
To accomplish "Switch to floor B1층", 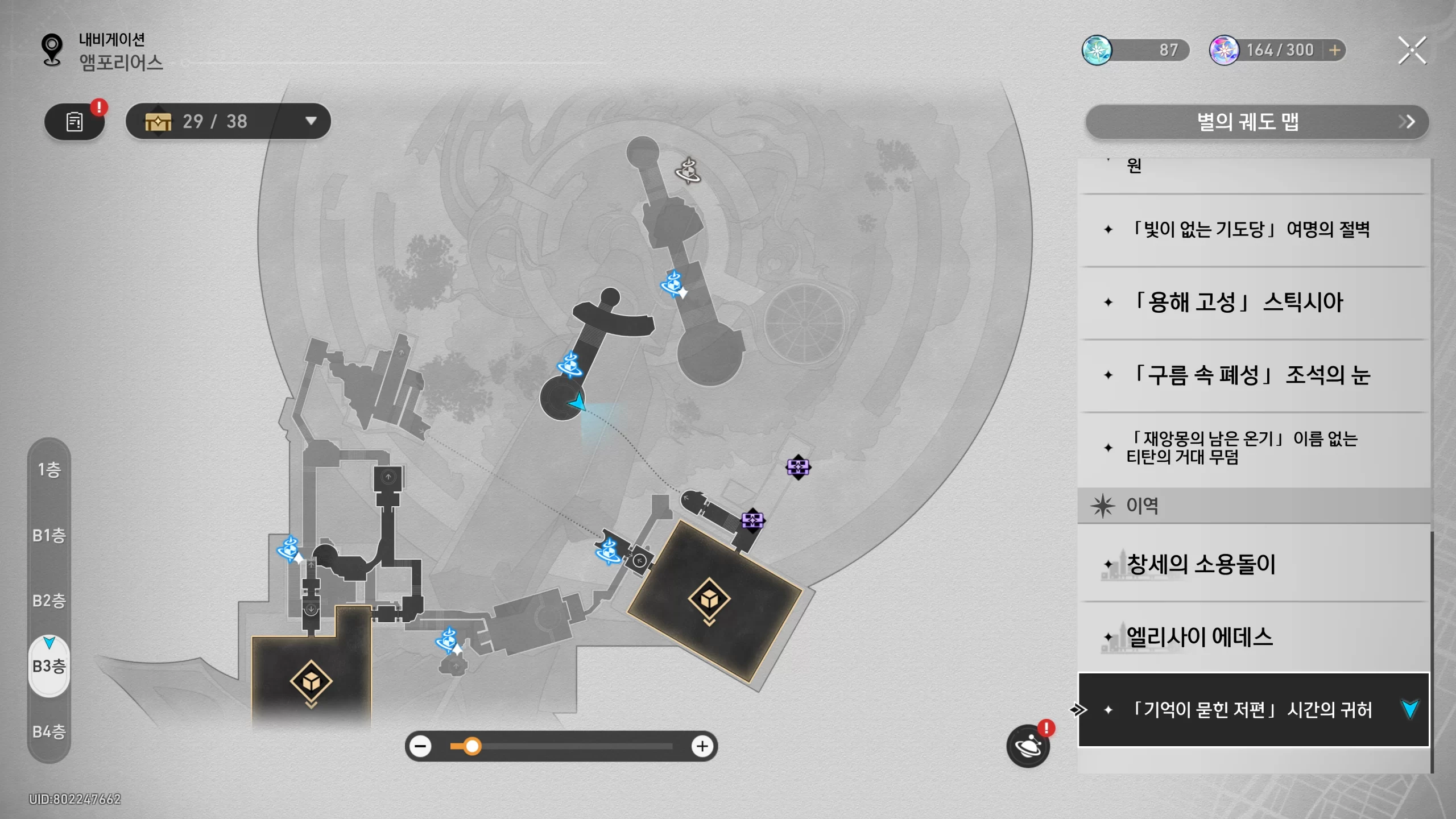I will [x=49, y=535].
